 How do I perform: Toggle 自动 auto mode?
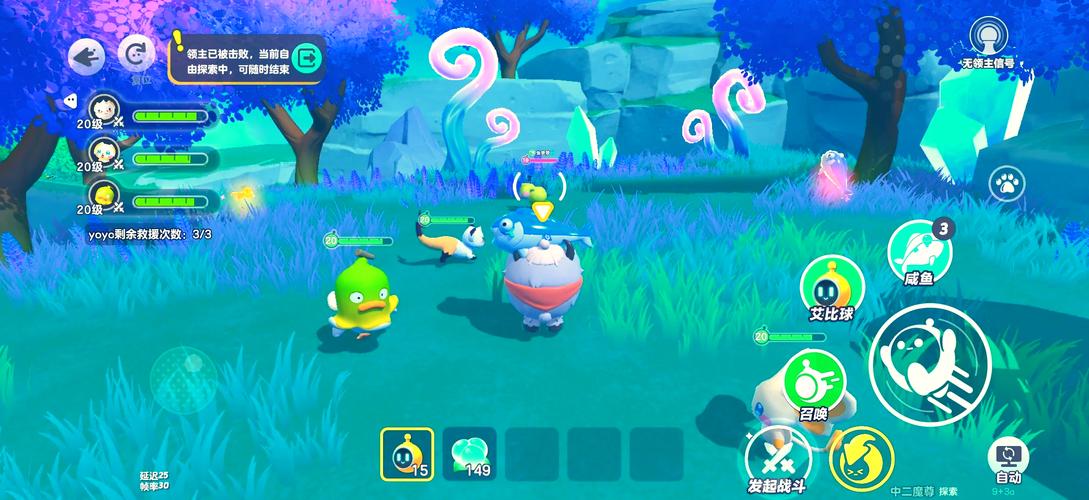pyautogui.click(x=1008, y=459)
